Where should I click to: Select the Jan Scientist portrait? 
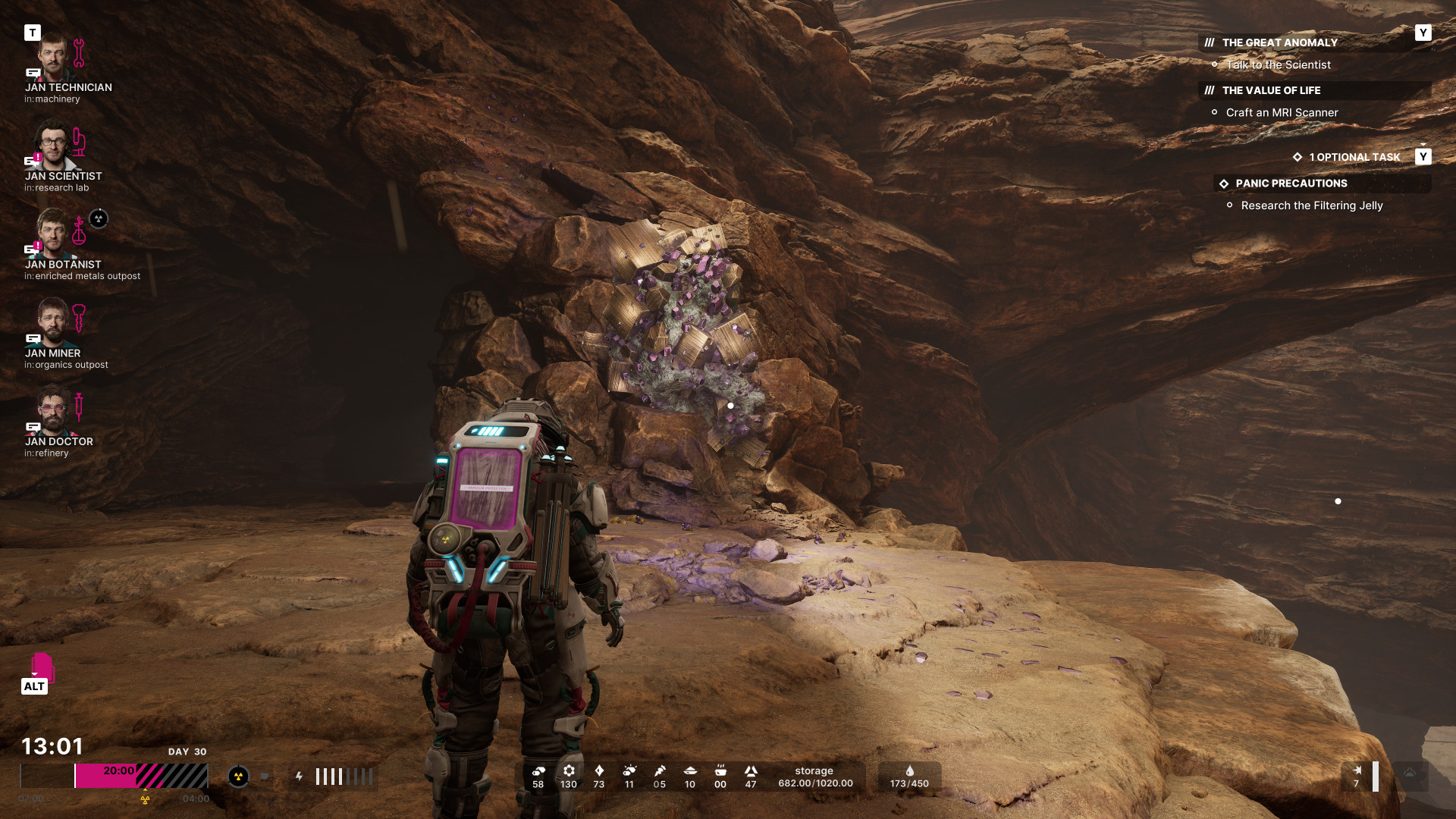[53, 146]
